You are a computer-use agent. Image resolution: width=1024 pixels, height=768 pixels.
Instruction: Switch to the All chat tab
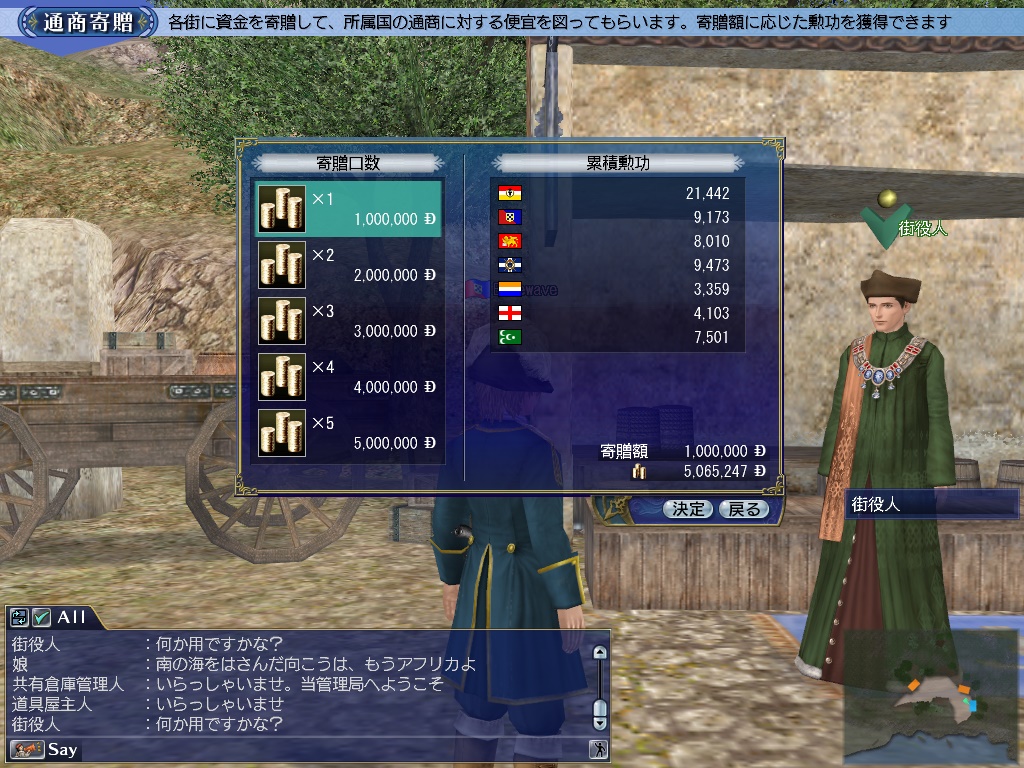click(71, 618)
